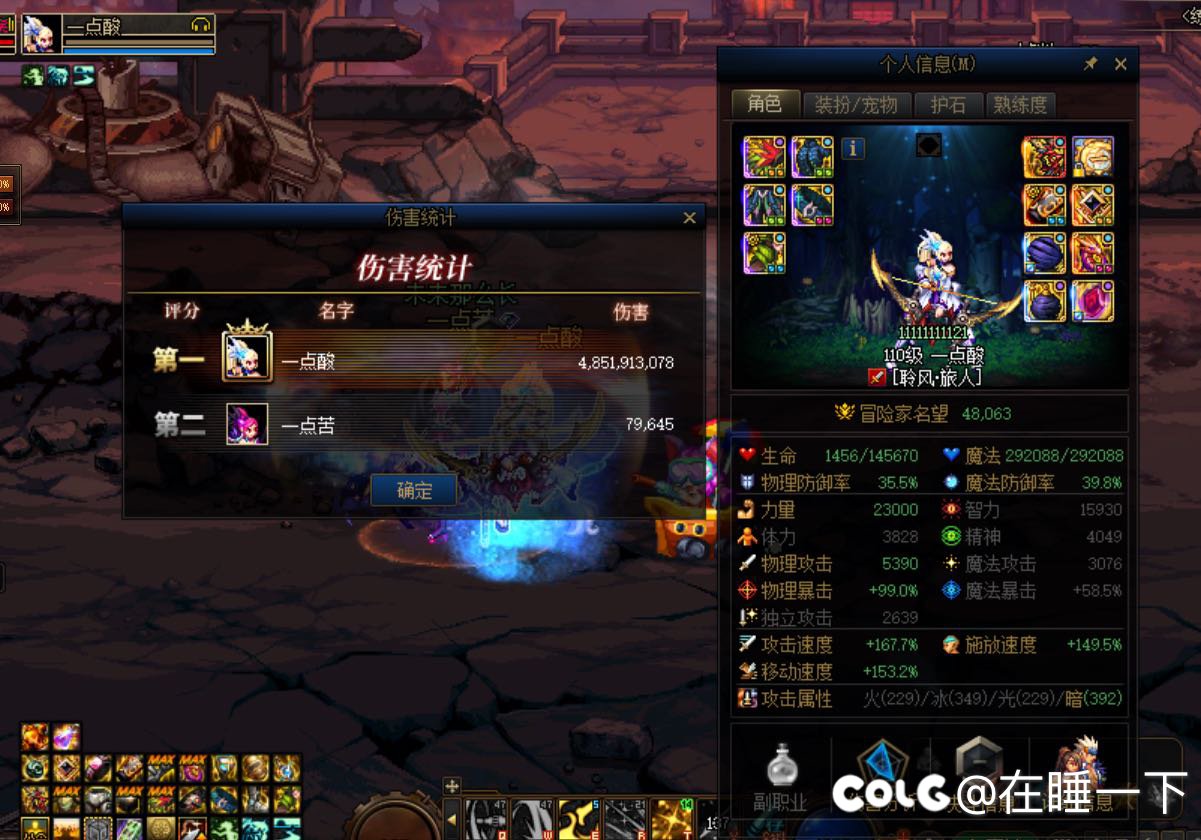Select the green leaf boots equipment slot
Screen dimensions: 1201x840
click(x=764, y=253)
